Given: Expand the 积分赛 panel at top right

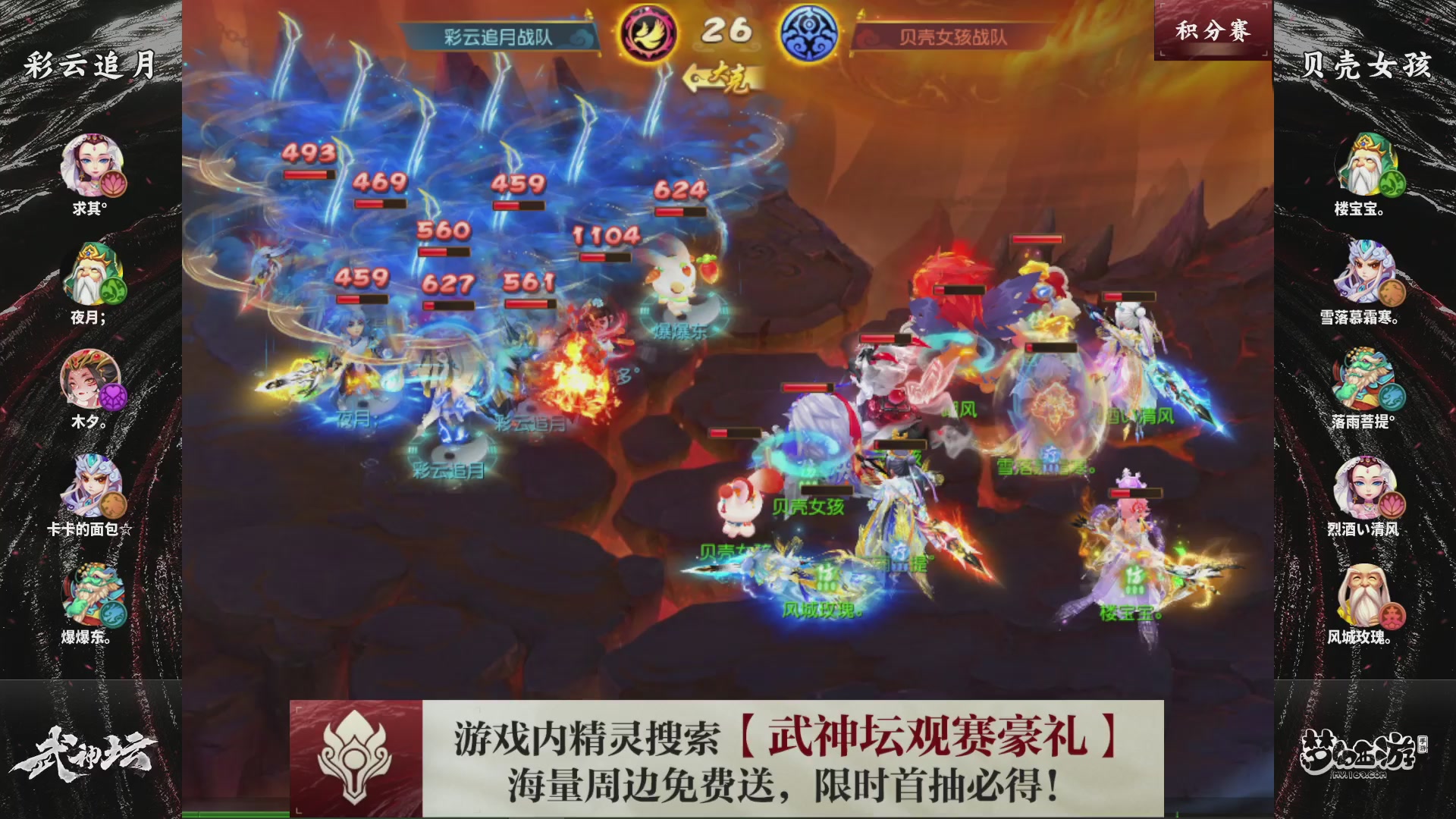Looking at the screenshot, I should (x=1213, y=30).
